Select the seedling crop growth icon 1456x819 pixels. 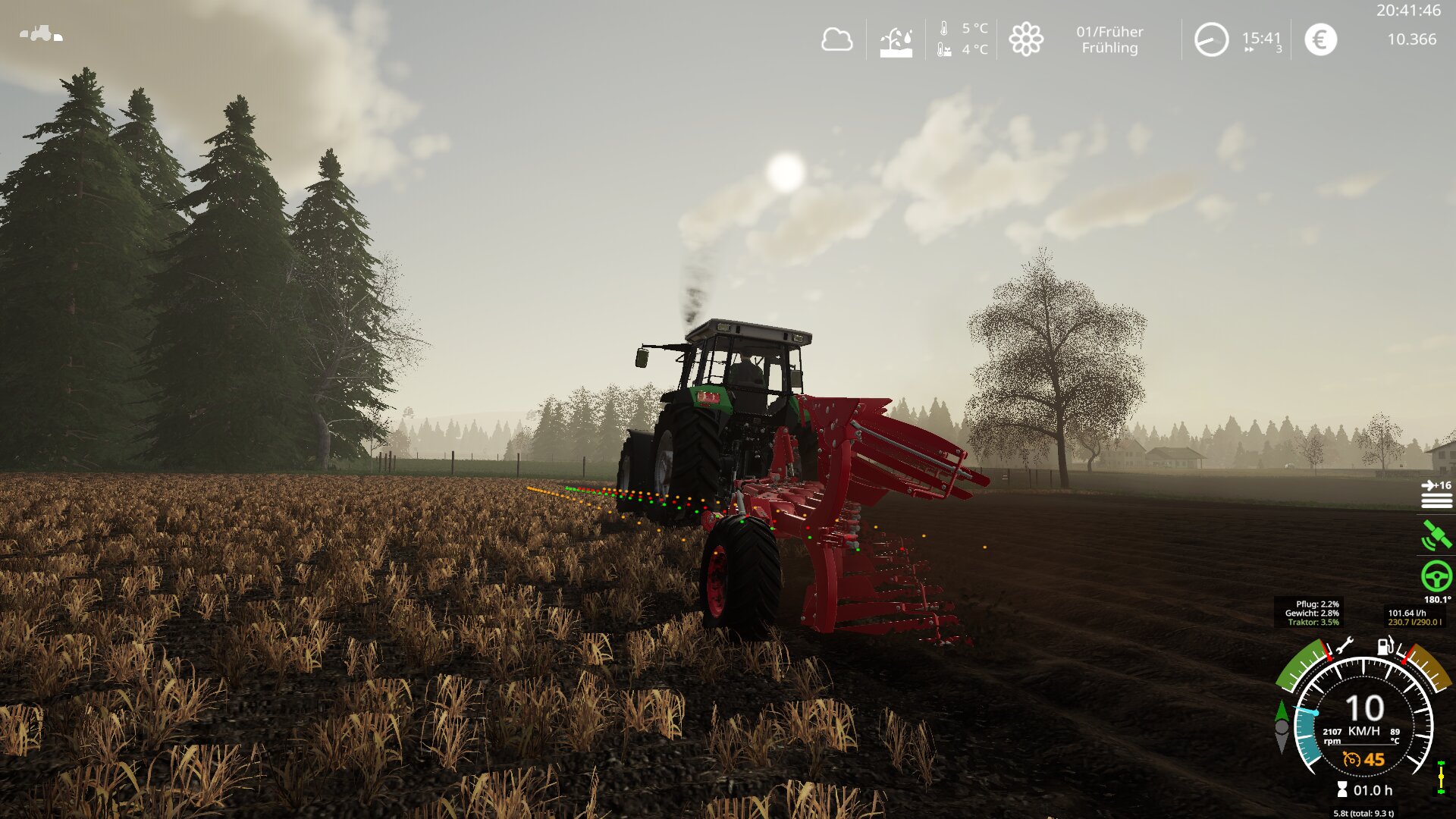tap(896, 42)
